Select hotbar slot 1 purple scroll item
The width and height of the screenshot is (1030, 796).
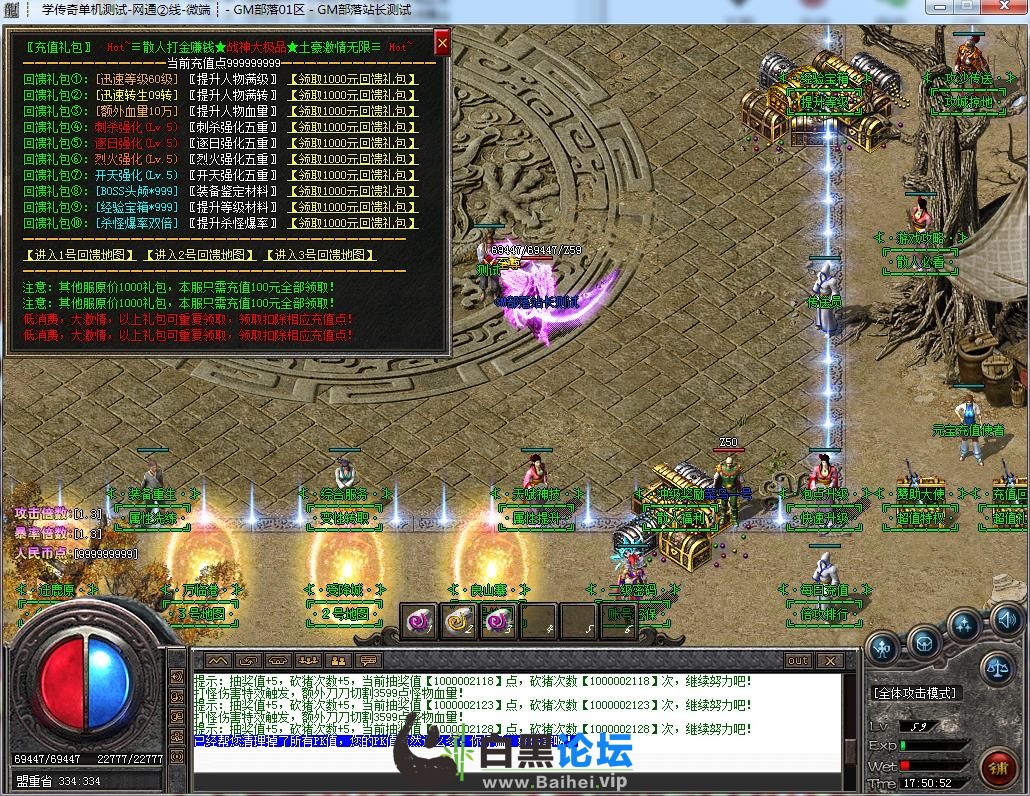(419, 621)
